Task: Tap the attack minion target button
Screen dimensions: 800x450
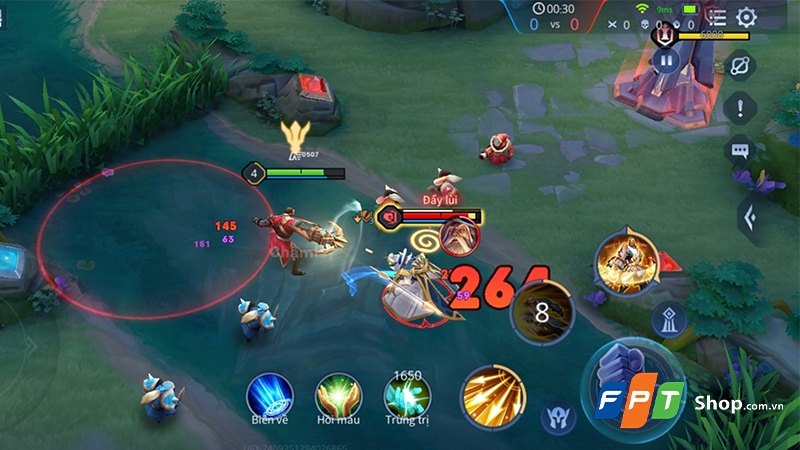Action: 557,415
